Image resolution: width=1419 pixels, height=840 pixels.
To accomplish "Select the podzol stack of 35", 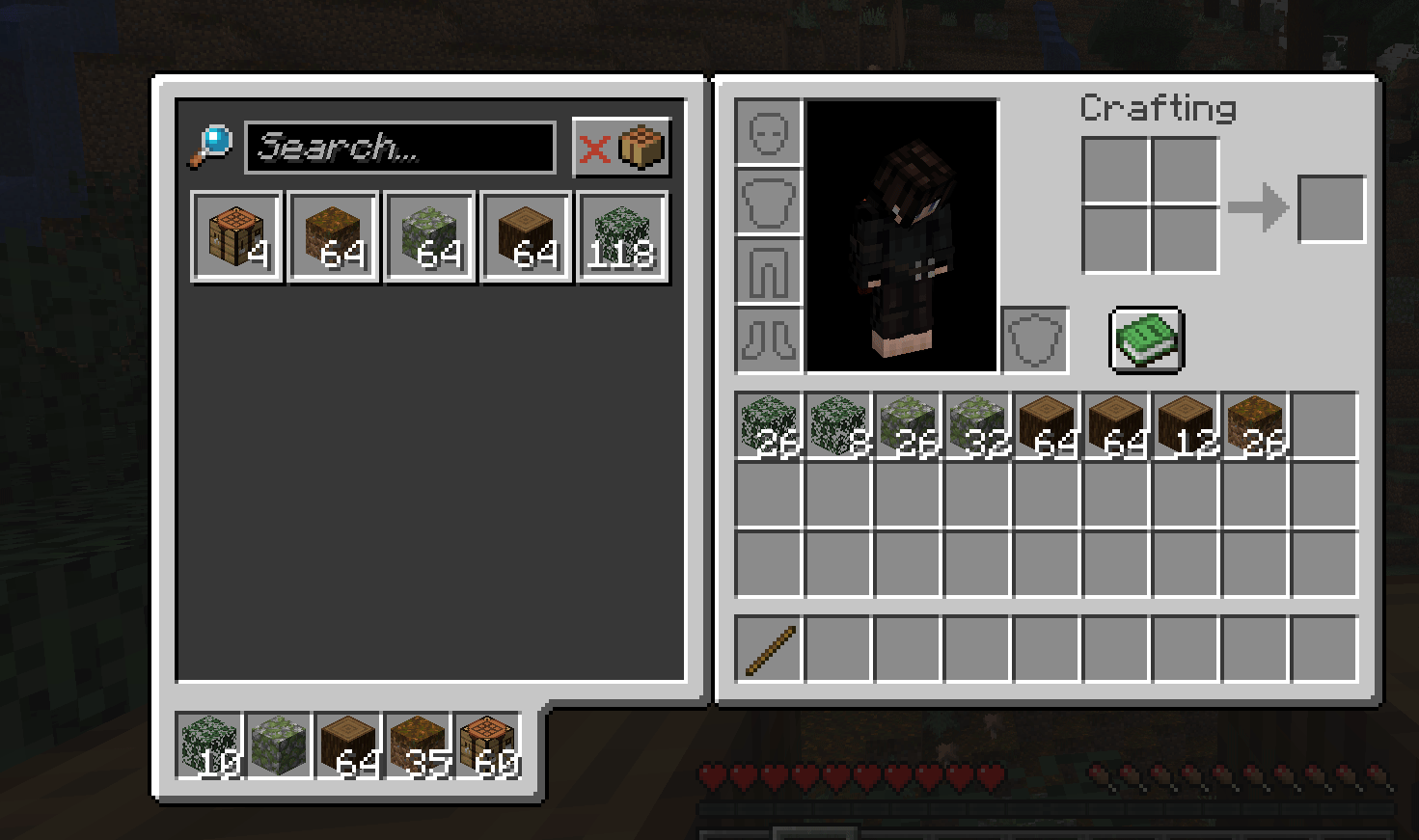I will coord(420,745).
